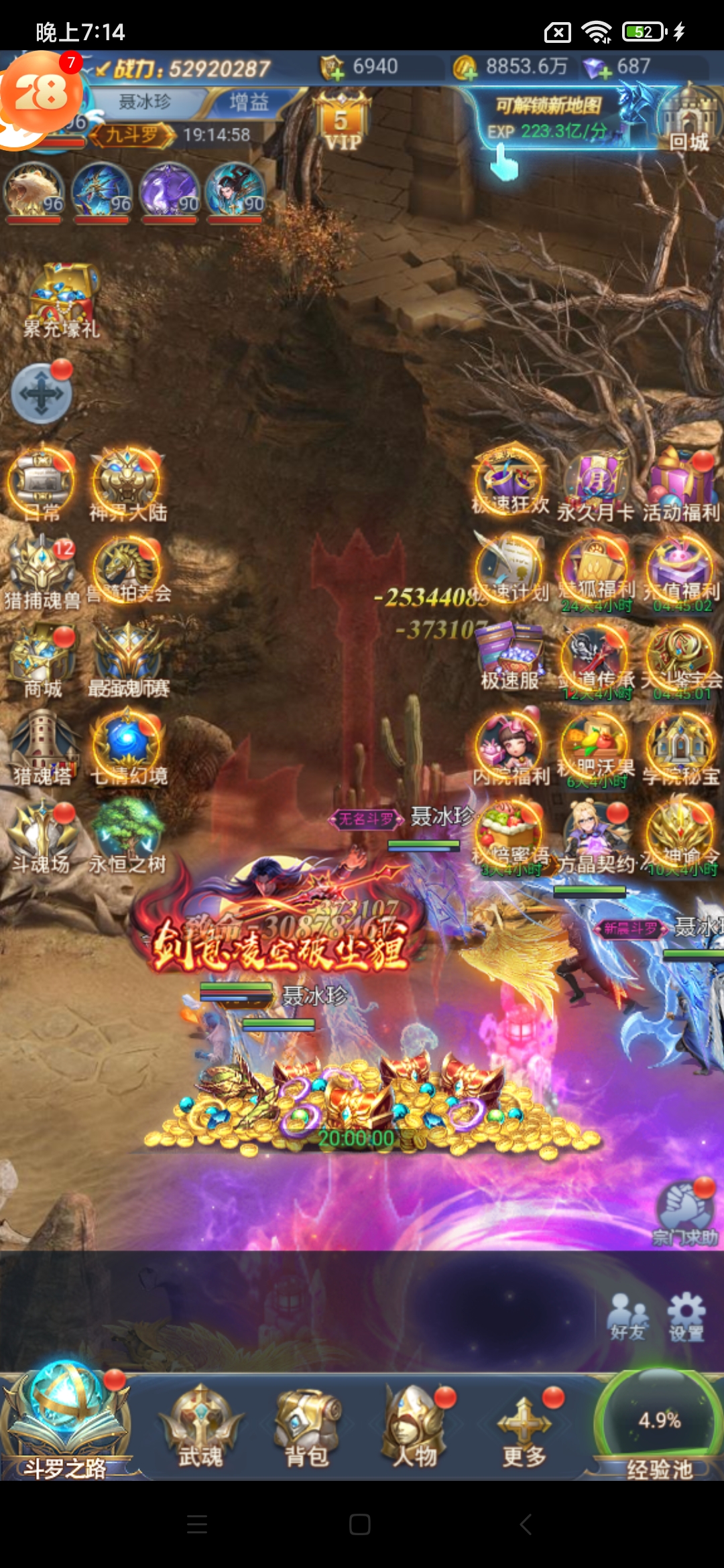
Task: Tap the 经验池 experience orb
Action: 660,1421
